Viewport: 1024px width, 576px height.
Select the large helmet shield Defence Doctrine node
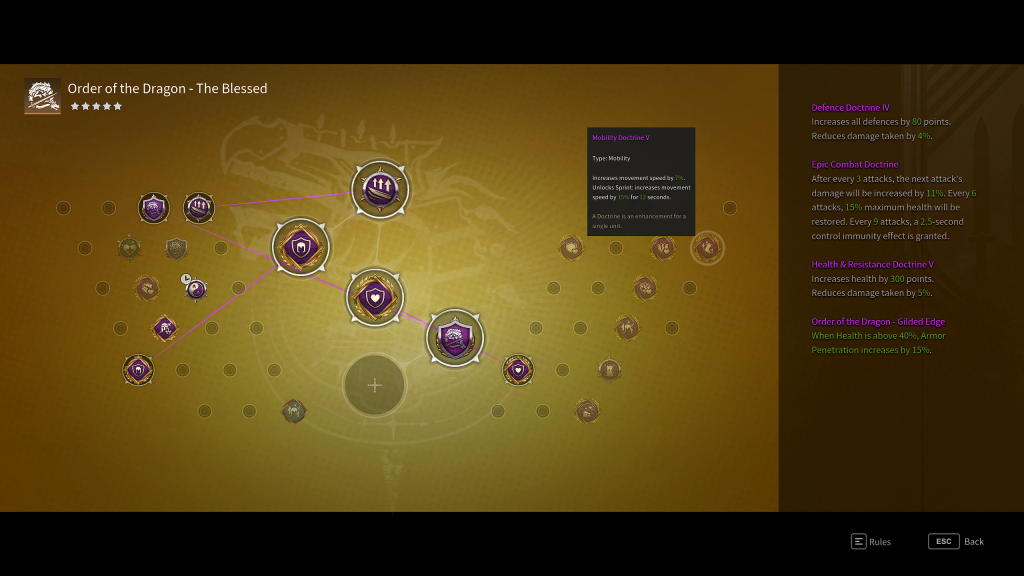tap(301, 247)
